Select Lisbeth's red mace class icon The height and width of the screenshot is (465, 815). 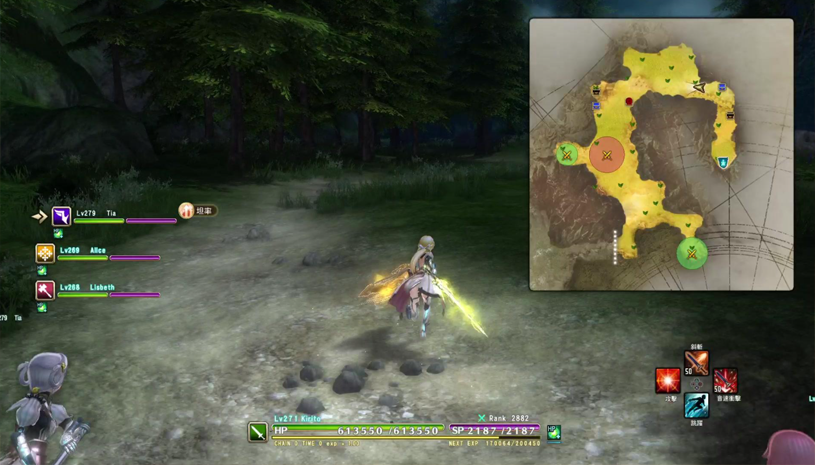coord(45,290)
